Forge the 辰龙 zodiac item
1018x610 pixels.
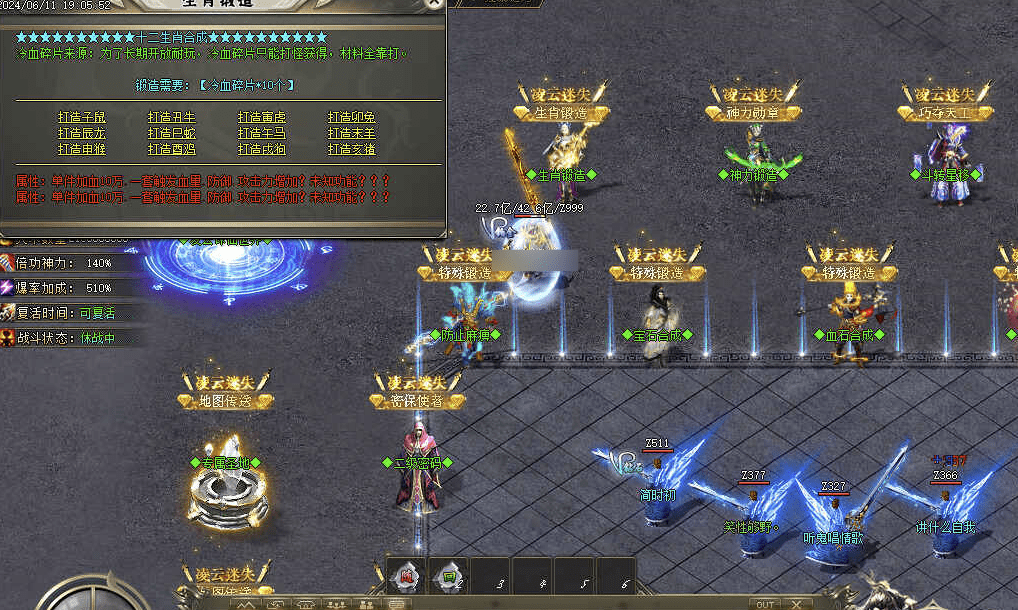tap(82, 133)
